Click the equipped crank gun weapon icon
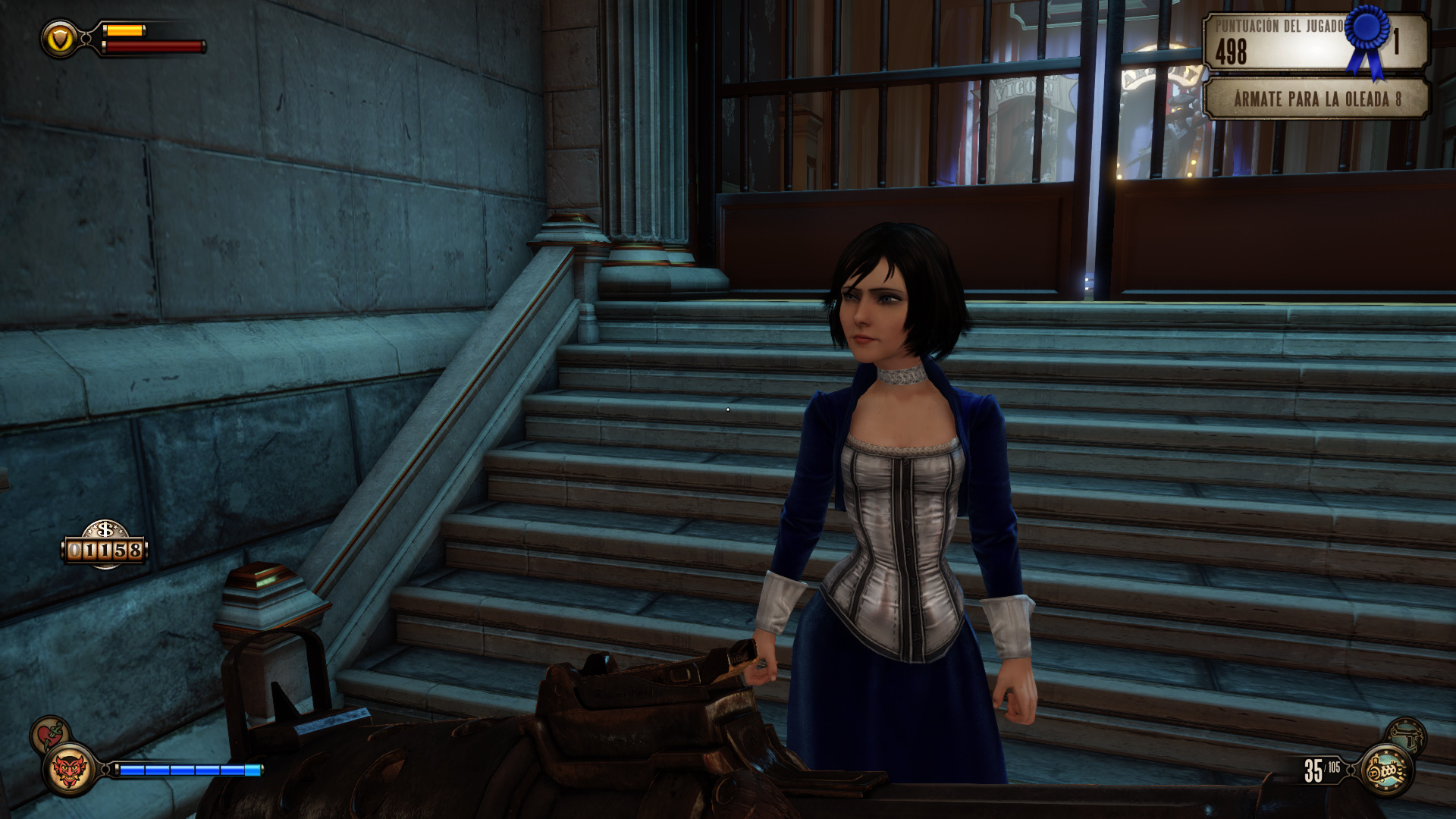This screenshot has width=1456, height=819. 1387,770
